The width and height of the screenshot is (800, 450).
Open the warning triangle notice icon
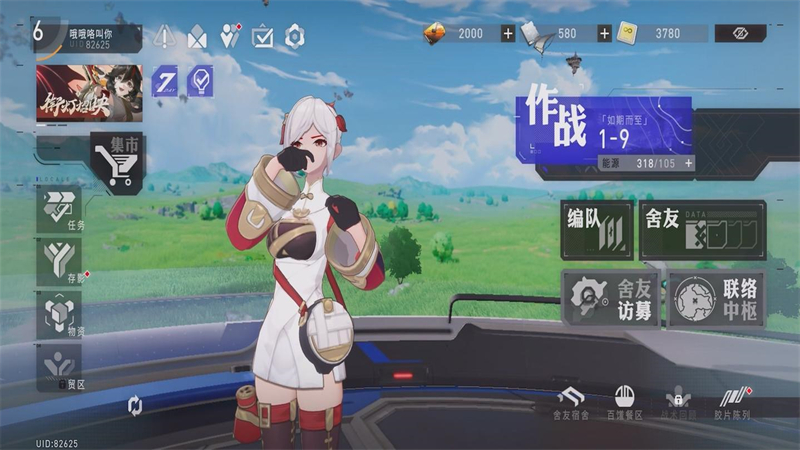click(x=165, y=37)
